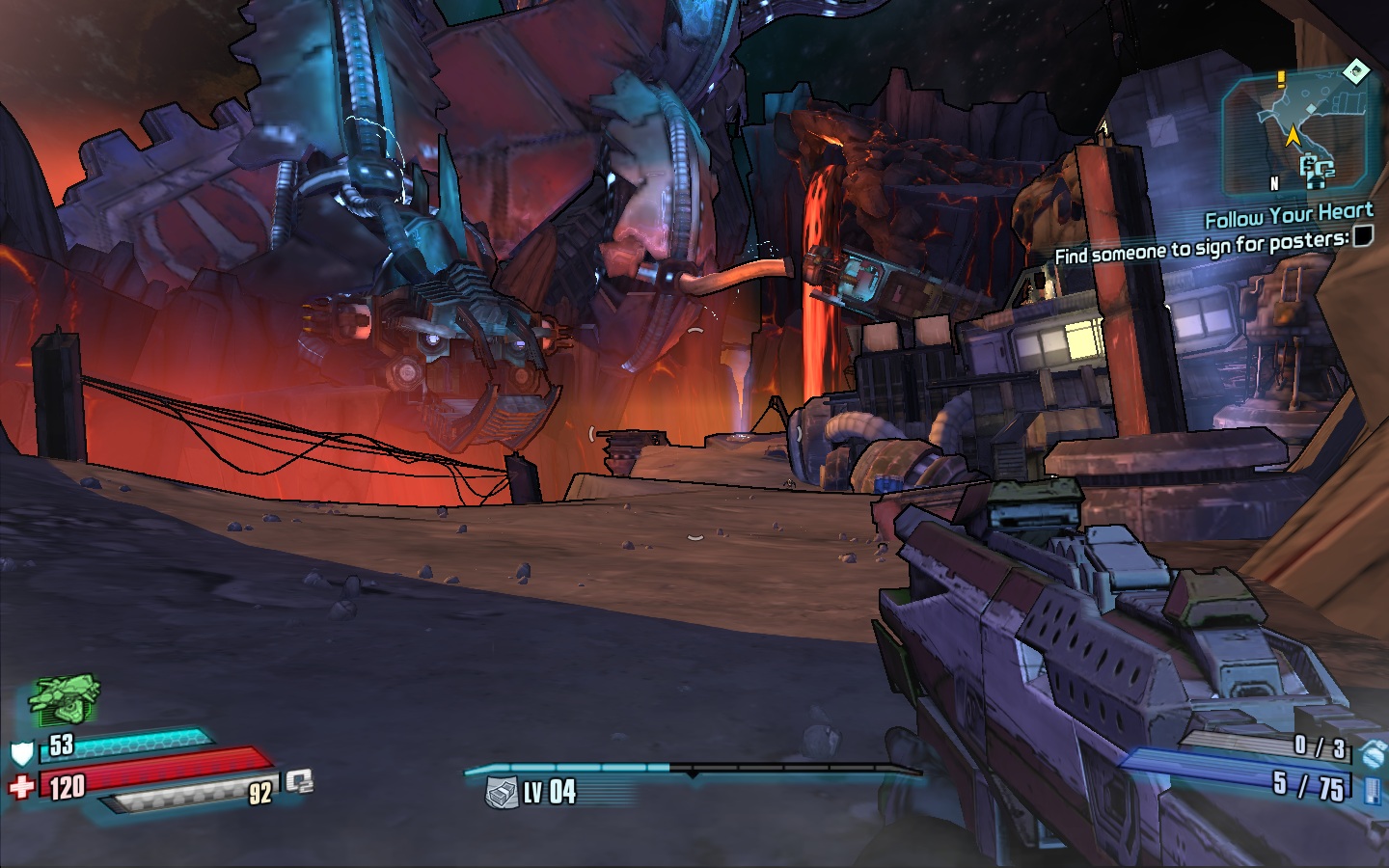Click the minimap in the corner
1389x868 pixels.
(1296, 133)
